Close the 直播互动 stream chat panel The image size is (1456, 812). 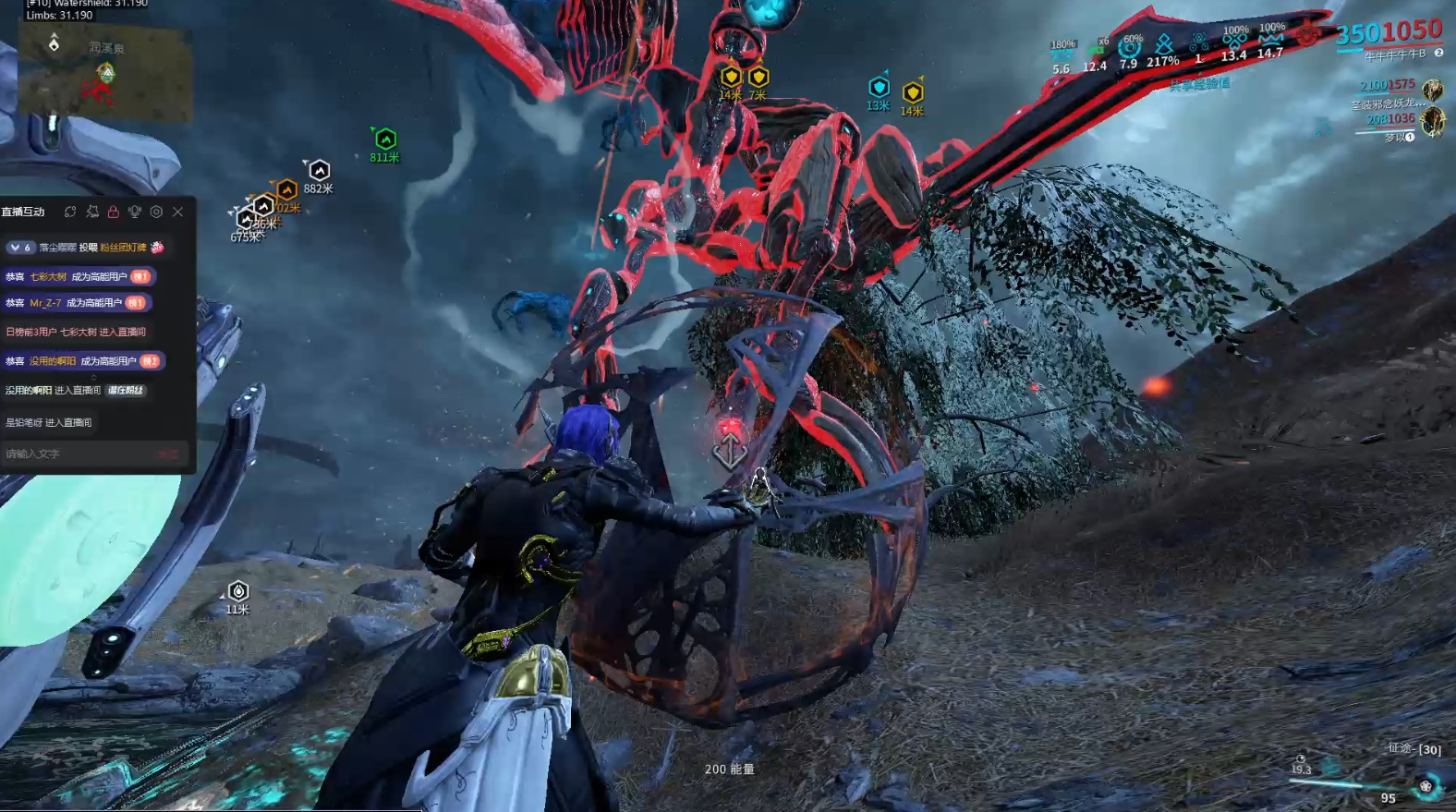pos(178,212)
